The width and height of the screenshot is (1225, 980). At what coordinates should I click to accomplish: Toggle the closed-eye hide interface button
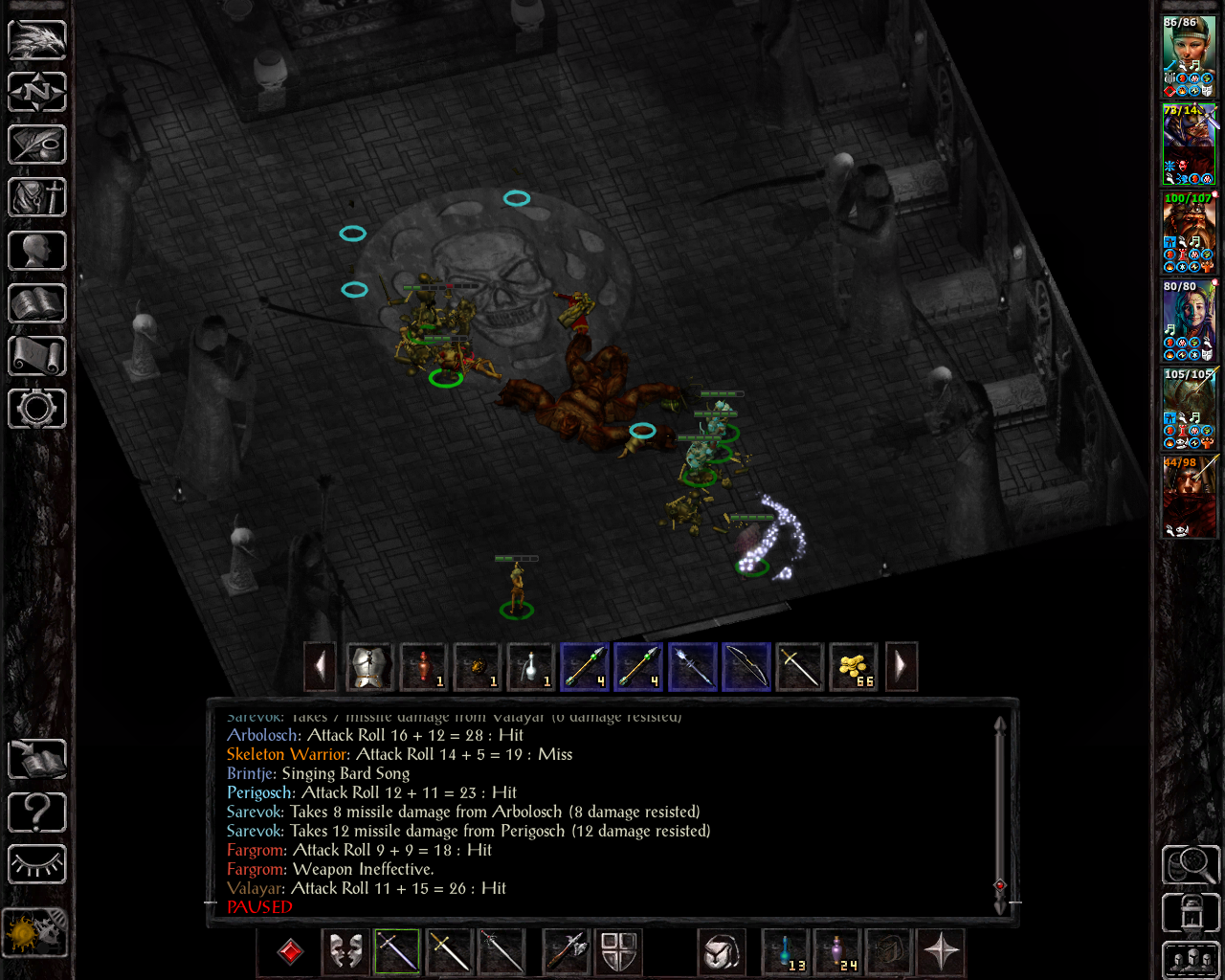click(37, 864)
